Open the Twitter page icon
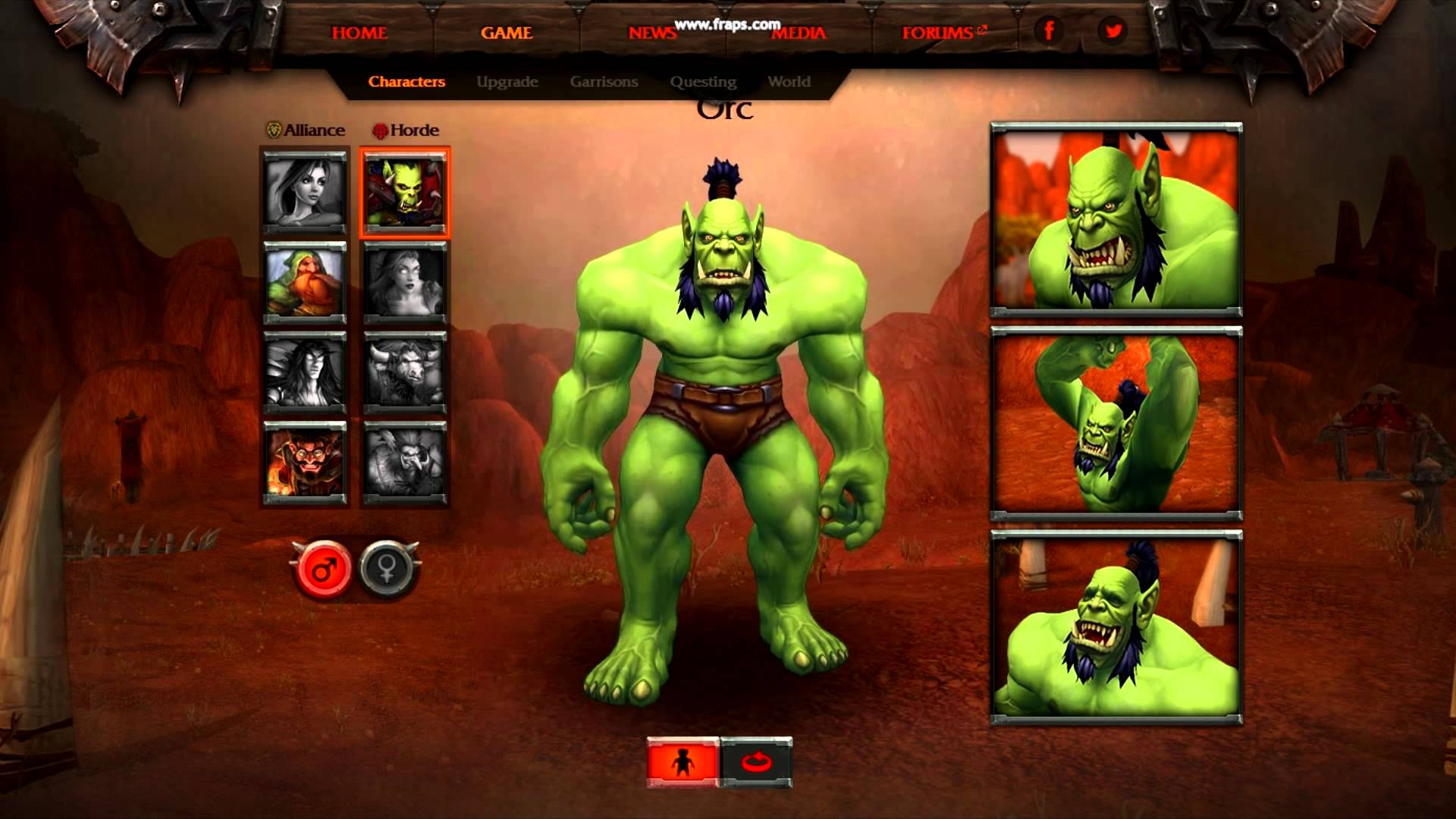The image size is (1456, 819). click(1113, 31)
